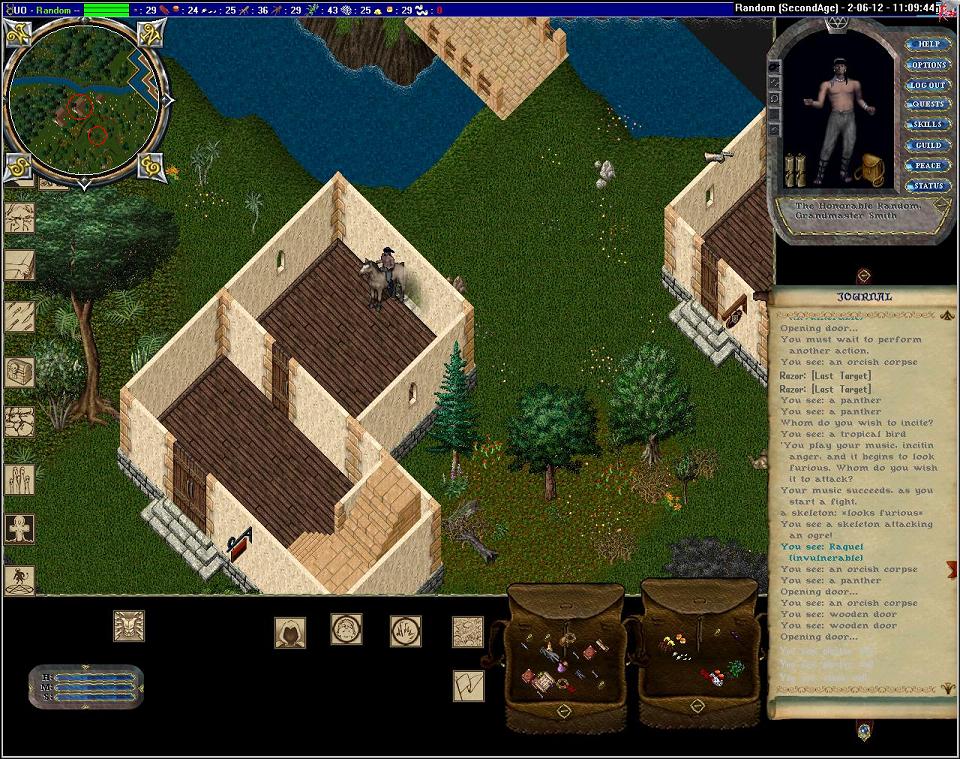Show the Skills list

pos(927,125)
